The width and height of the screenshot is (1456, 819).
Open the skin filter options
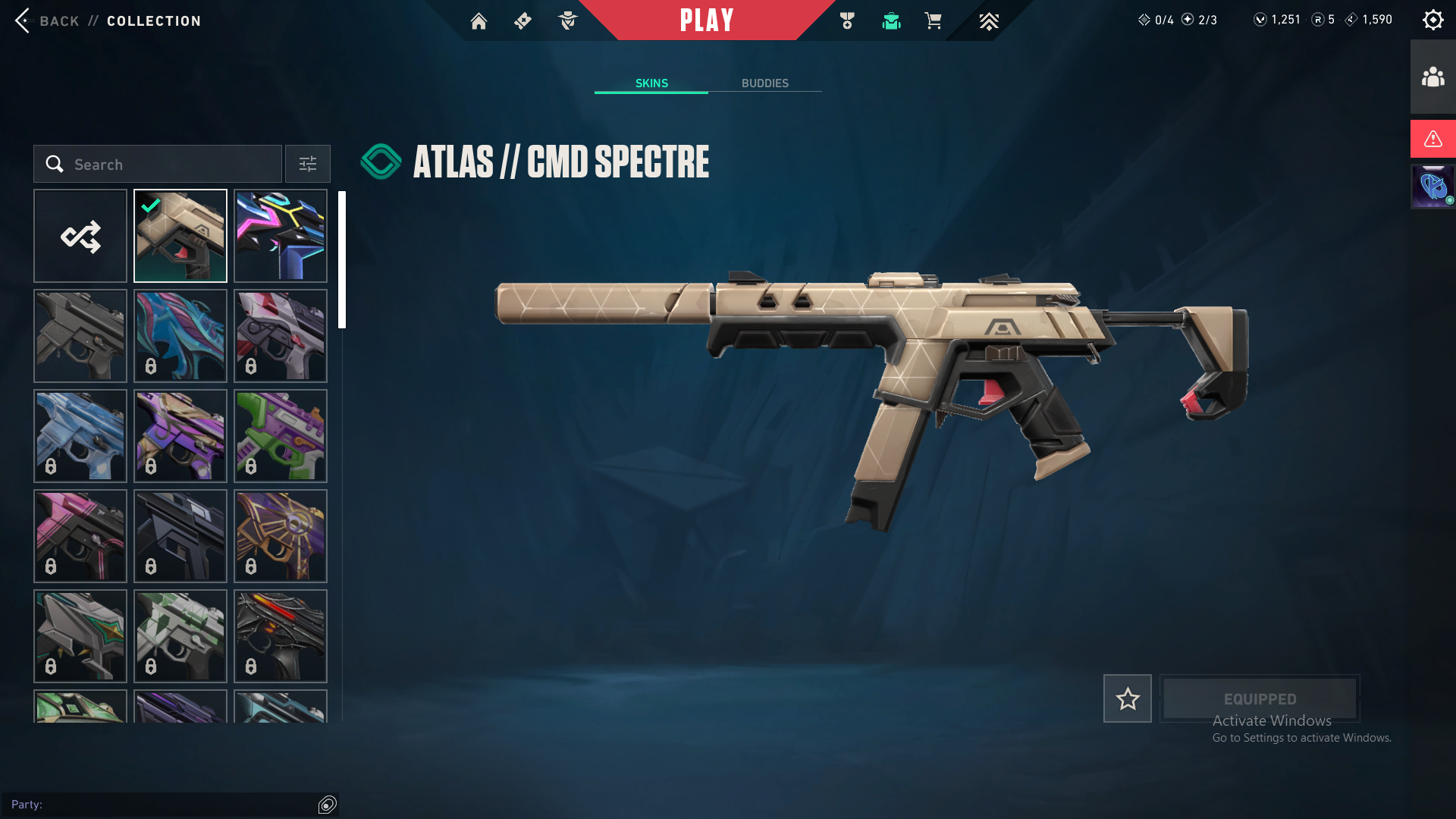[307, 165]
